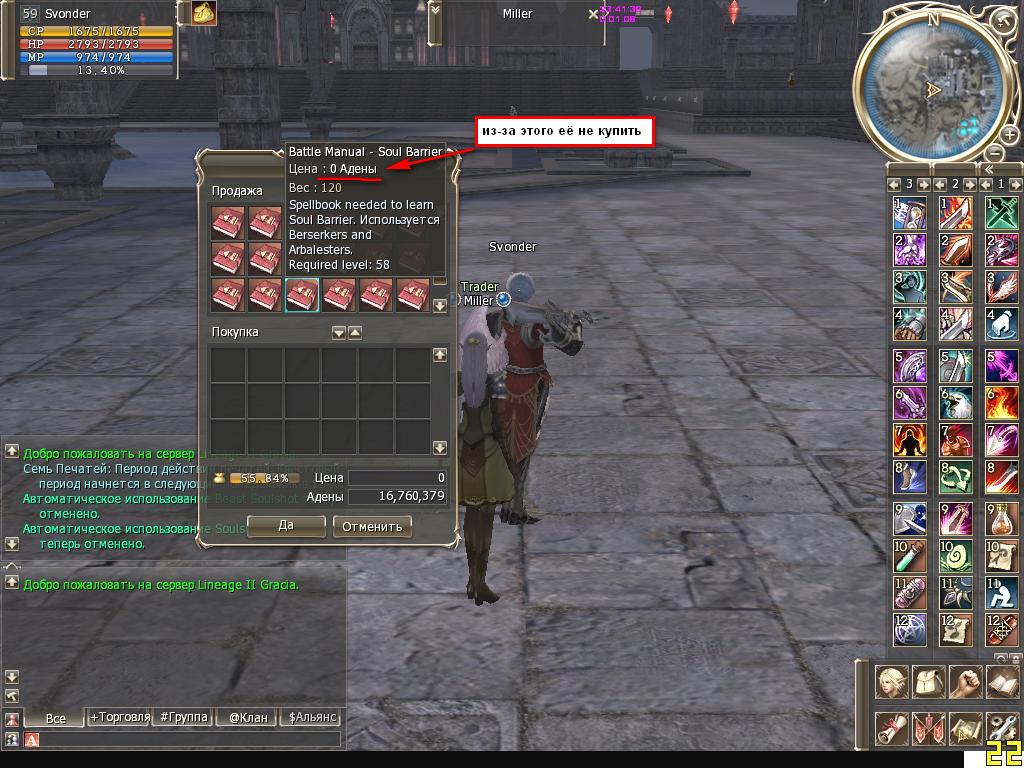The height and width of the screenshot is (768, 1024).
Task: Zoom out the minimap with minus button
Action: 993,153
